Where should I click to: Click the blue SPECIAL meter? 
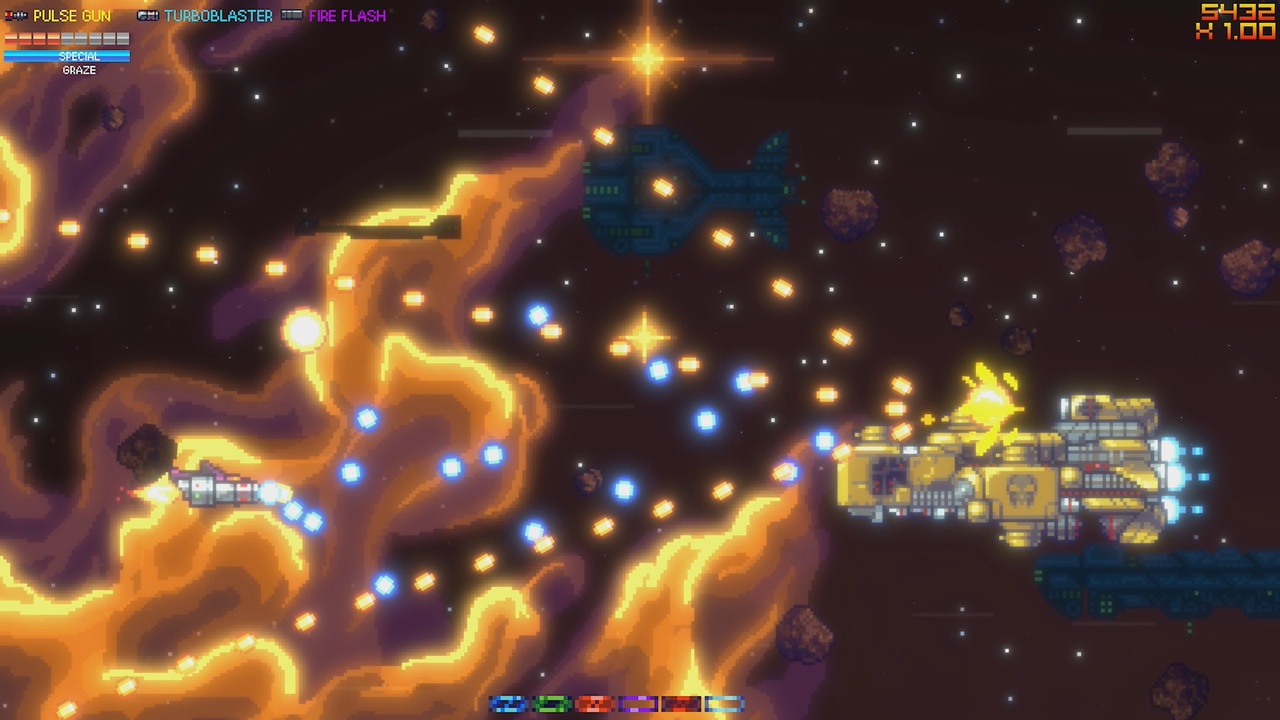[x=66, y=56]
